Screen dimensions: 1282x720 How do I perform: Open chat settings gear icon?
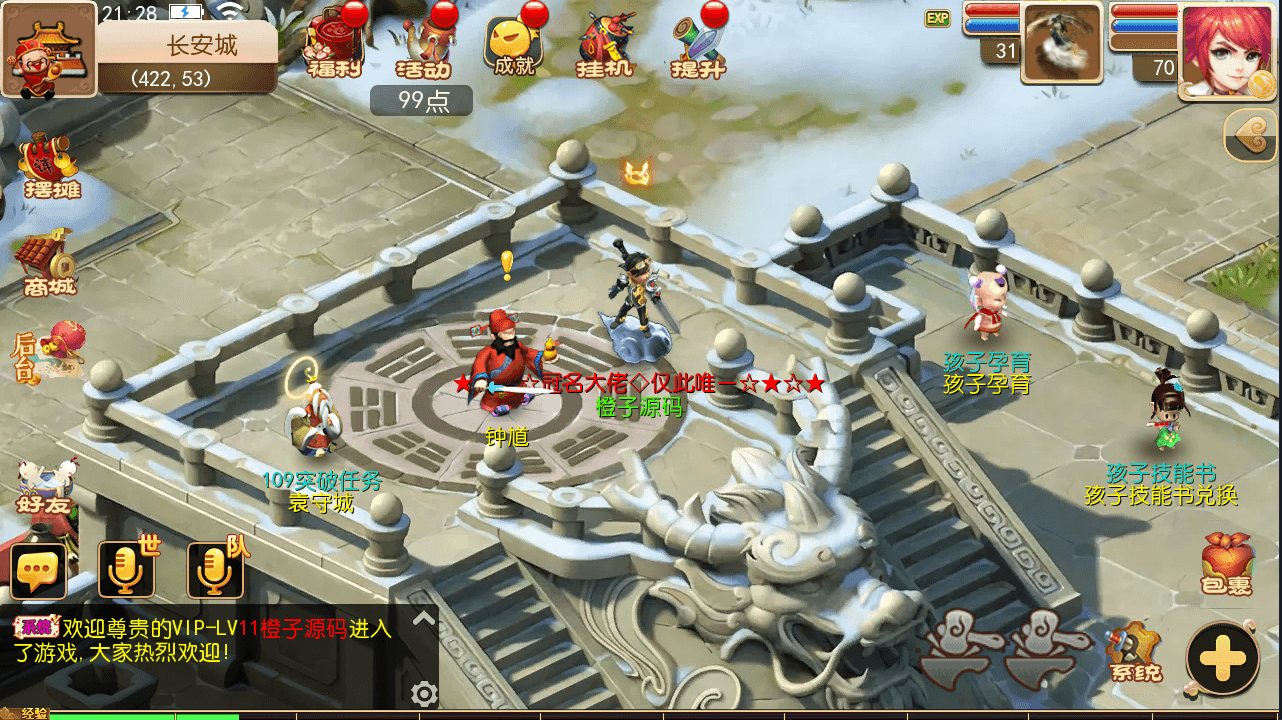coord(424,693)
